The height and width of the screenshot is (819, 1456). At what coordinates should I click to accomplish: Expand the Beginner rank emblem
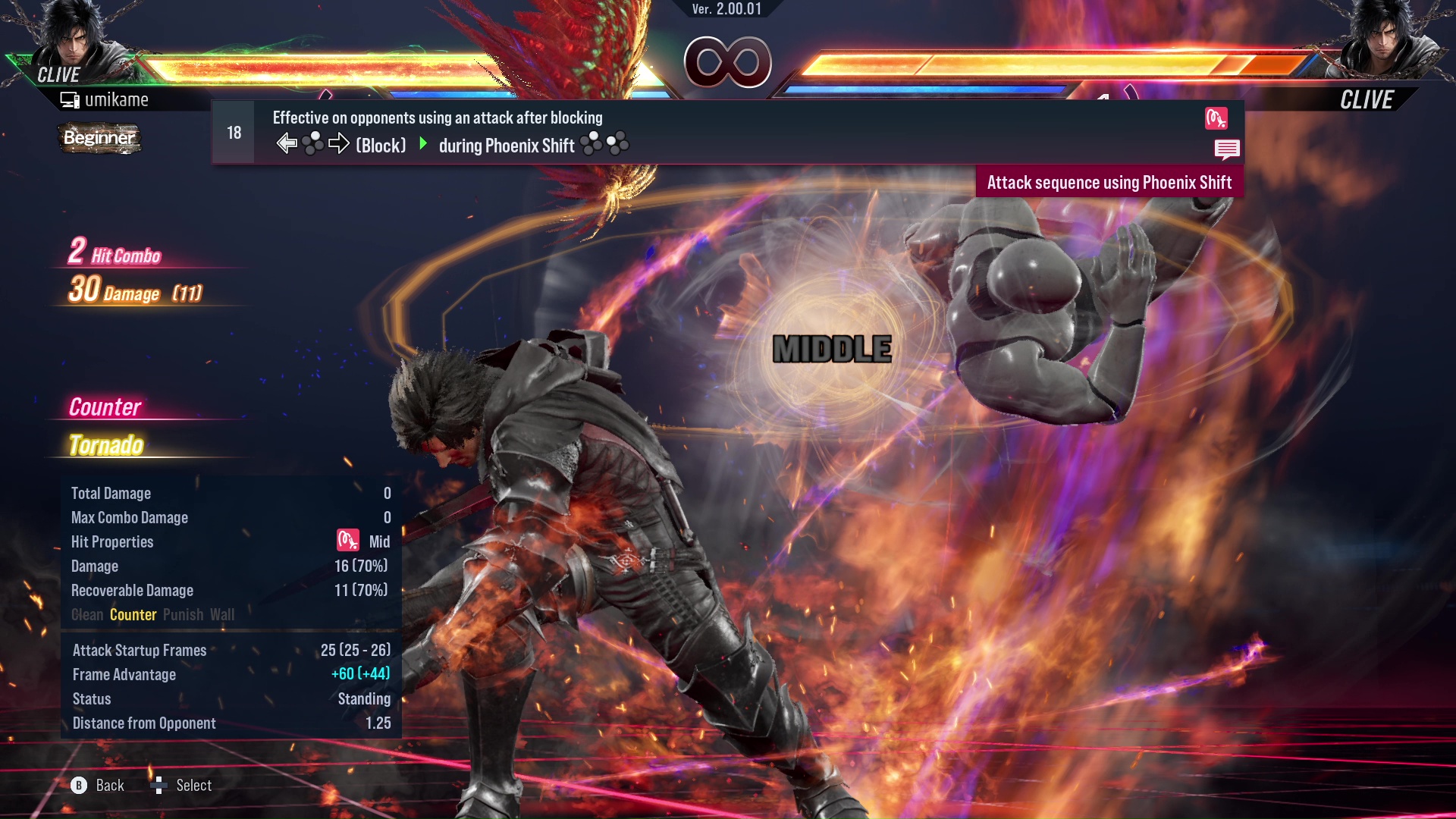[99, 138]
